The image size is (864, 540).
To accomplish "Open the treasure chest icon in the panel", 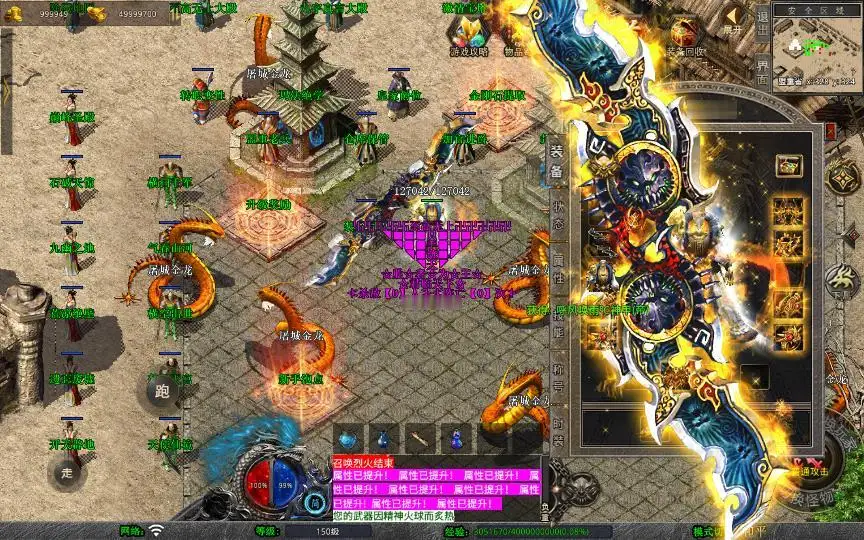I will 788,165.
